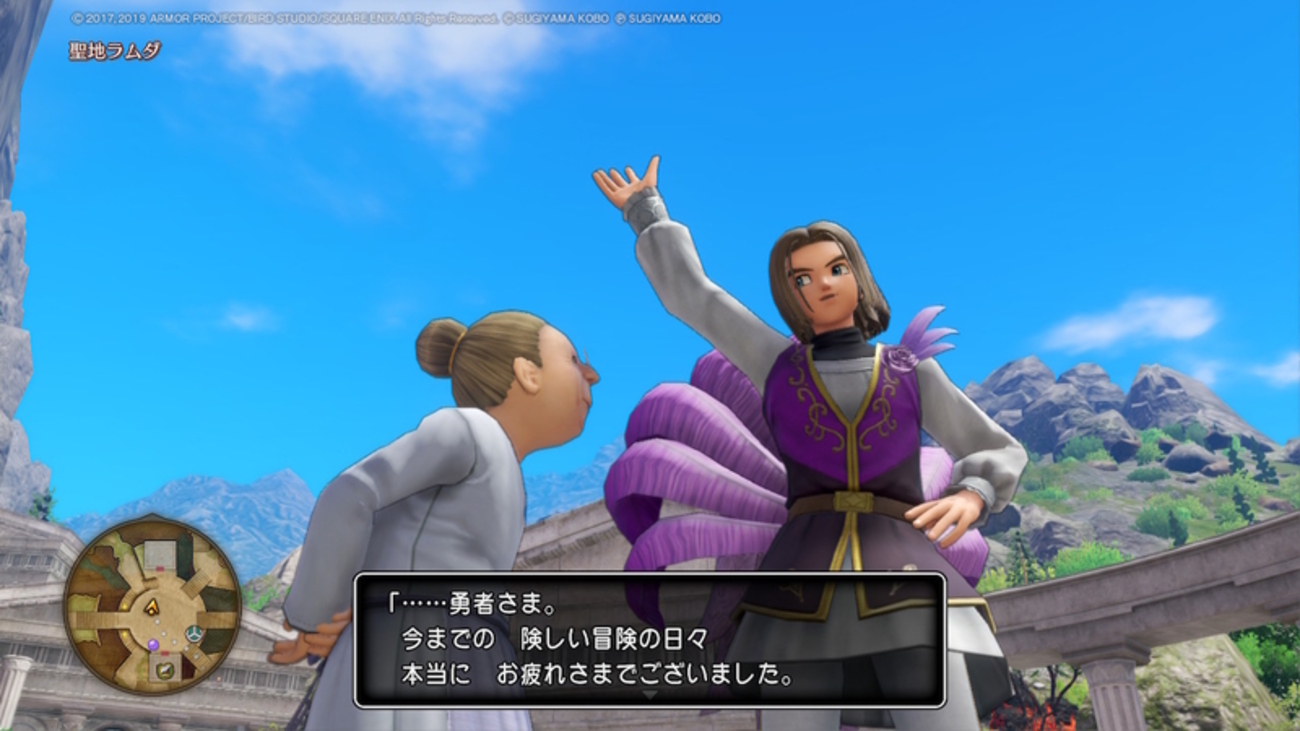Click the yellow sparkle dot on the minimap's left path
Screen dimensions: 1300x731
pyautogui.click(x=124, y=605)
